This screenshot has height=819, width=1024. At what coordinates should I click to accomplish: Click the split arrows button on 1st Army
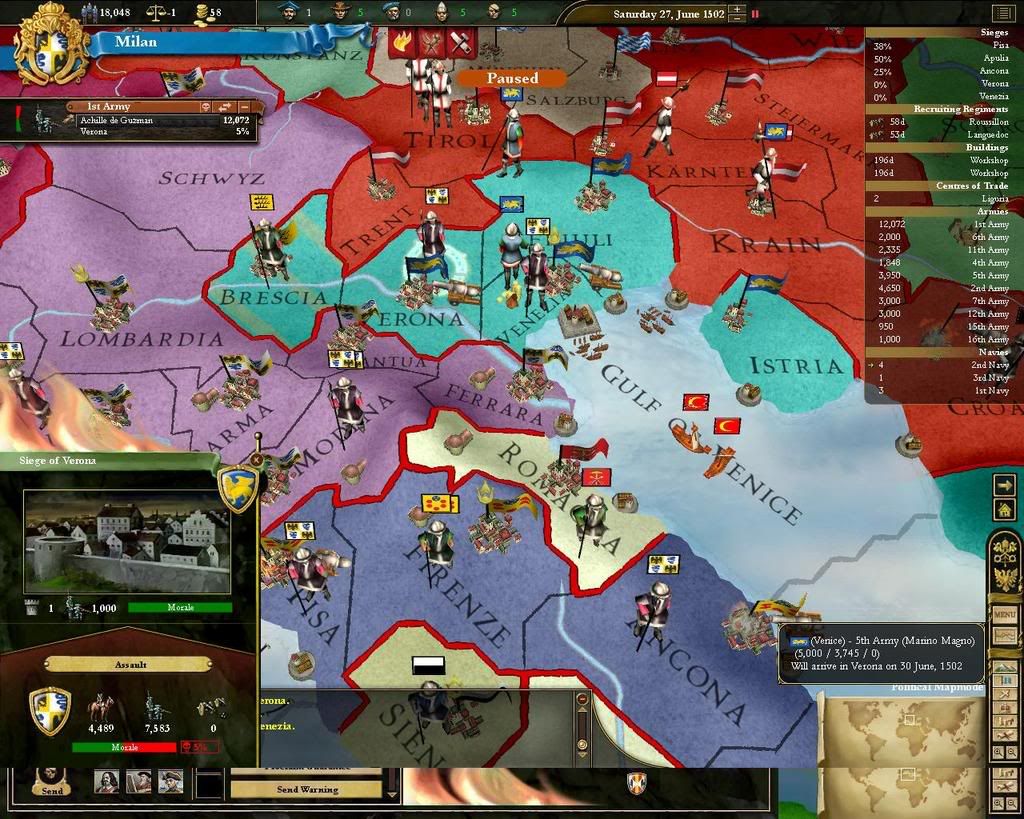pos(225,106)
